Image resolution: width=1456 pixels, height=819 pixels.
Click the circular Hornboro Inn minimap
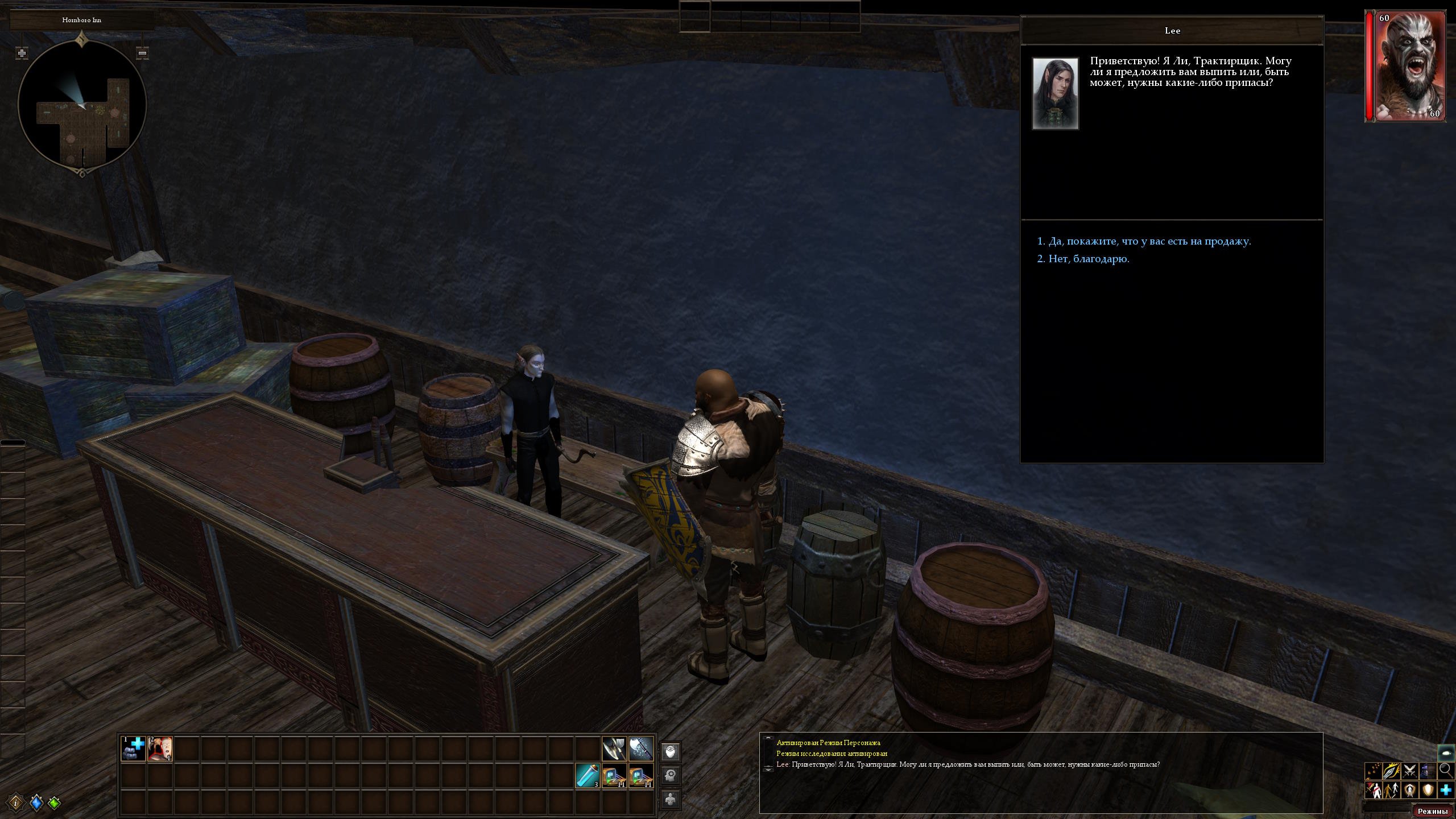82,105
